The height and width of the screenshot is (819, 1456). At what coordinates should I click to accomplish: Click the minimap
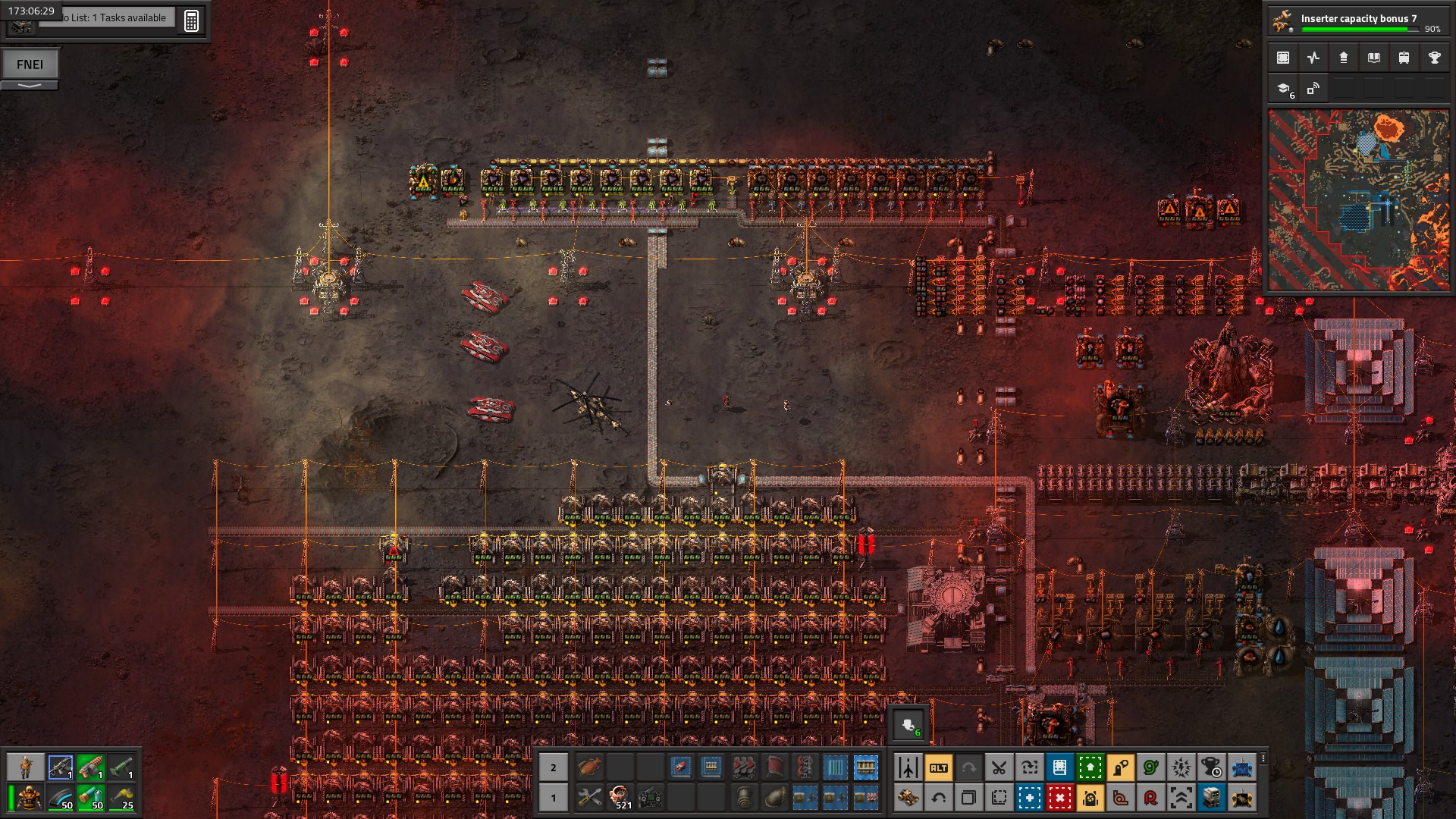pyautogui.click(x=1358, y=200)
